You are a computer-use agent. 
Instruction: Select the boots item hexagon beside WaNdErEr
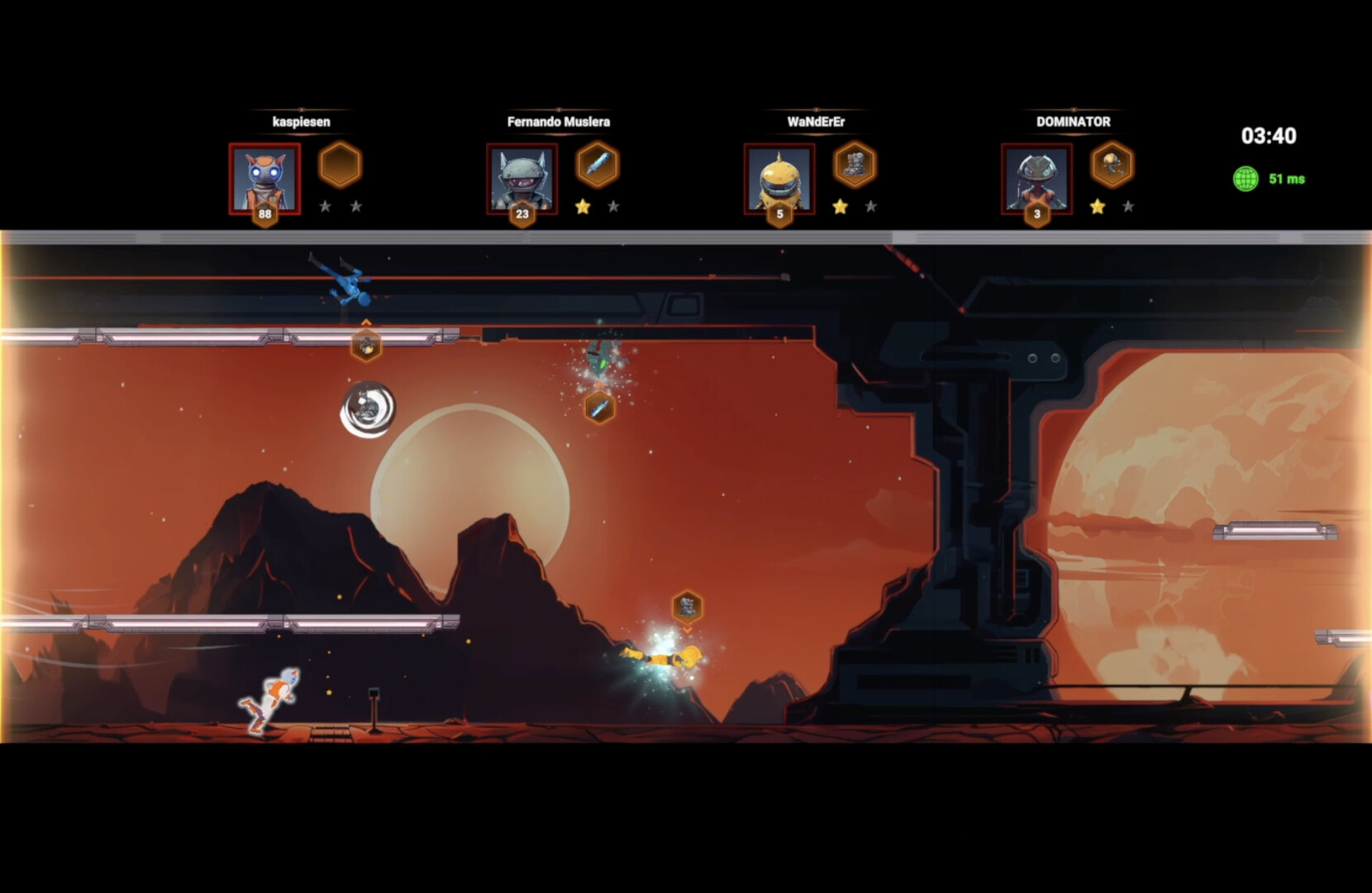(856, 165)
